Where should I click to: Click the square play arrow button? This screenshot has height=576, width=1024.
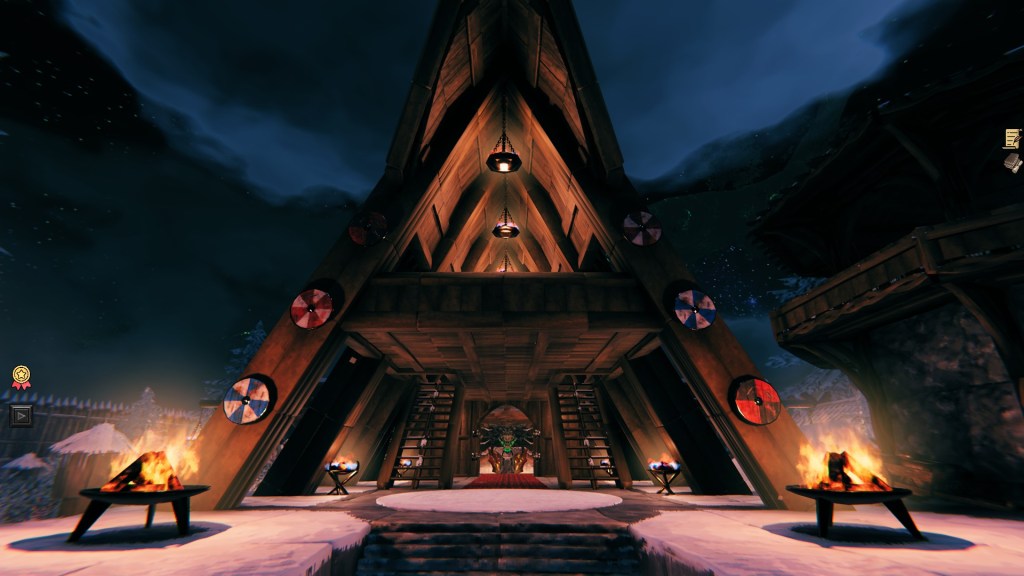click(21, 414)
